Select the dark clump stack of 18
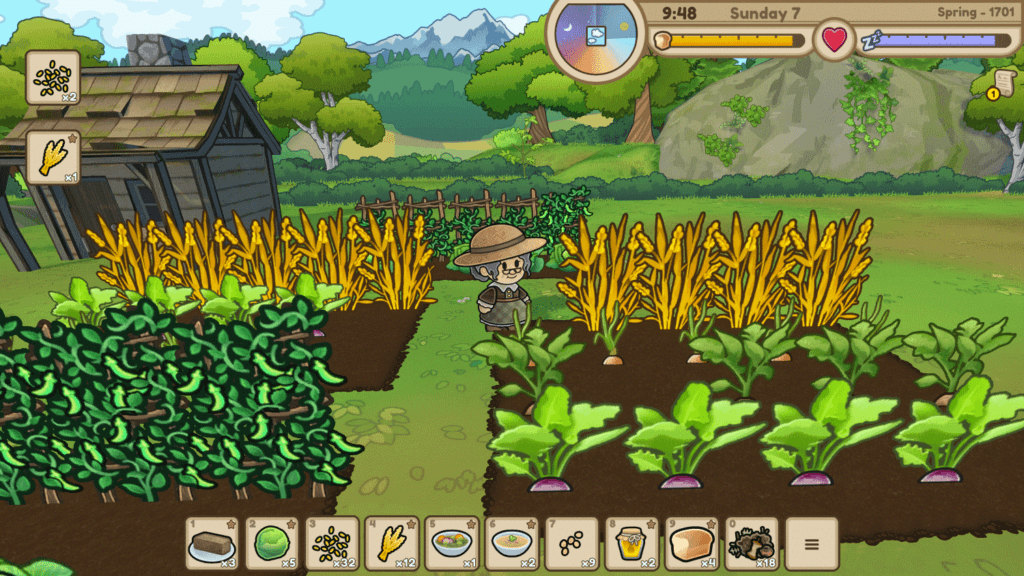 (750, 543)
